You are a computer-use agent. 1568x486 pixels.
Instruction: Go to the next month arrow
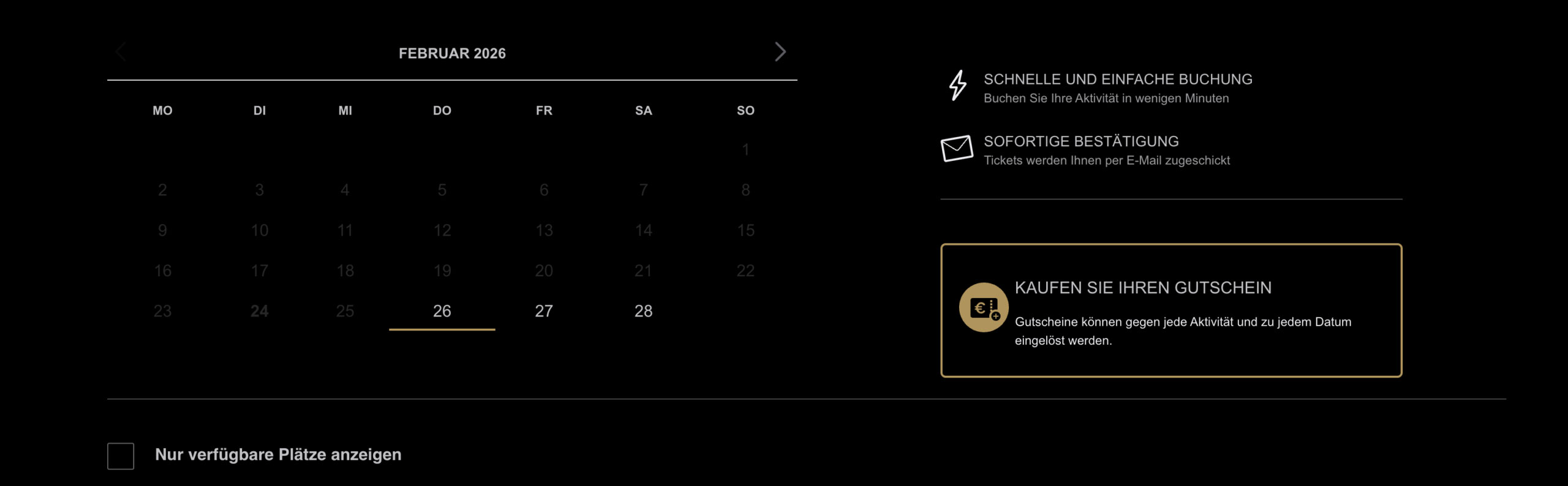click(780, 52)
